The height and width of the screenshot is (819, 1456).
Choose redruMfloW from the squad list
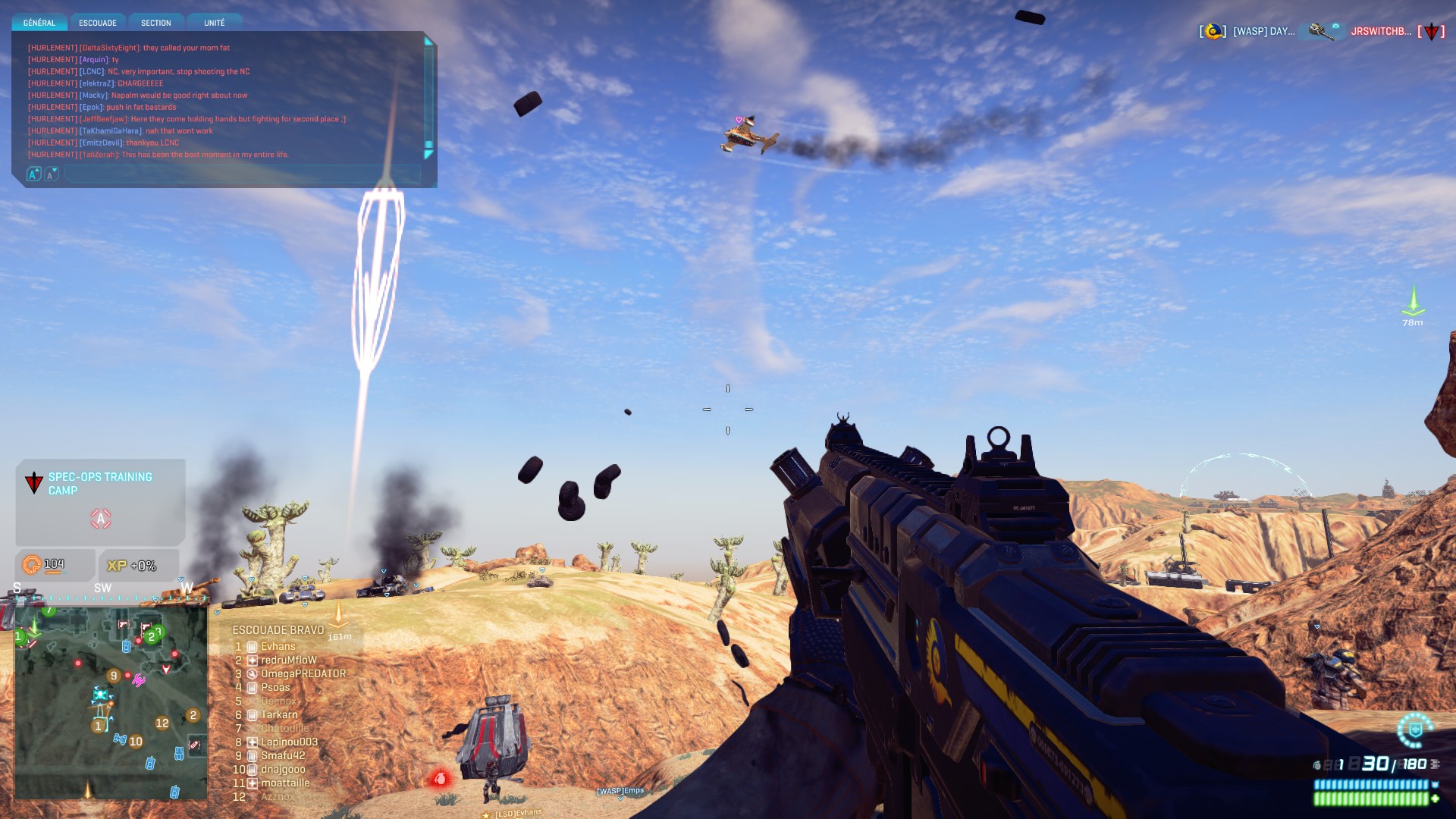[288, 661]
